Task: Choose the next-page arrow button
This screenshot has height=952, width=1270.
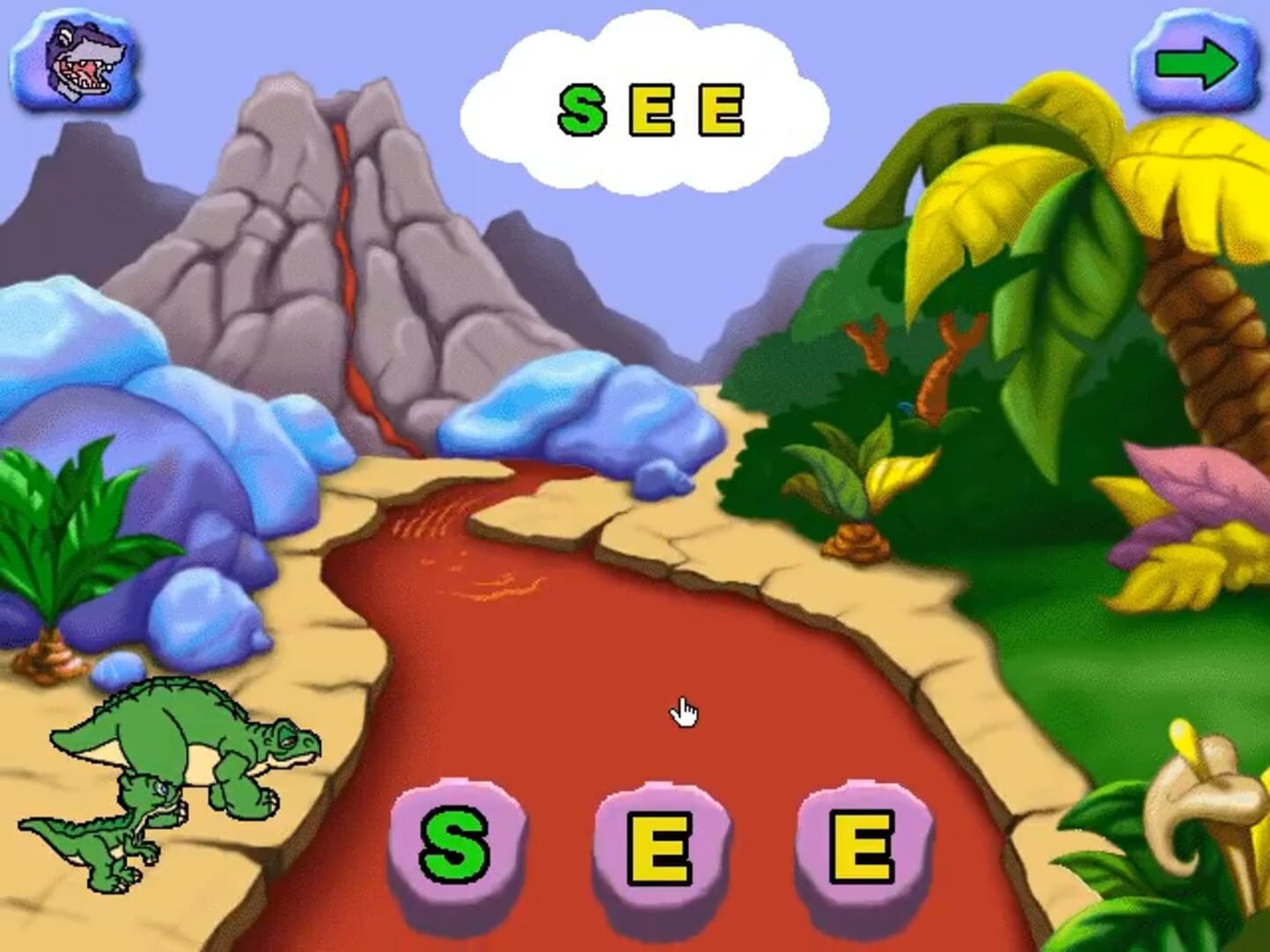Action: pyautogui.click(x=1195, y=62)
